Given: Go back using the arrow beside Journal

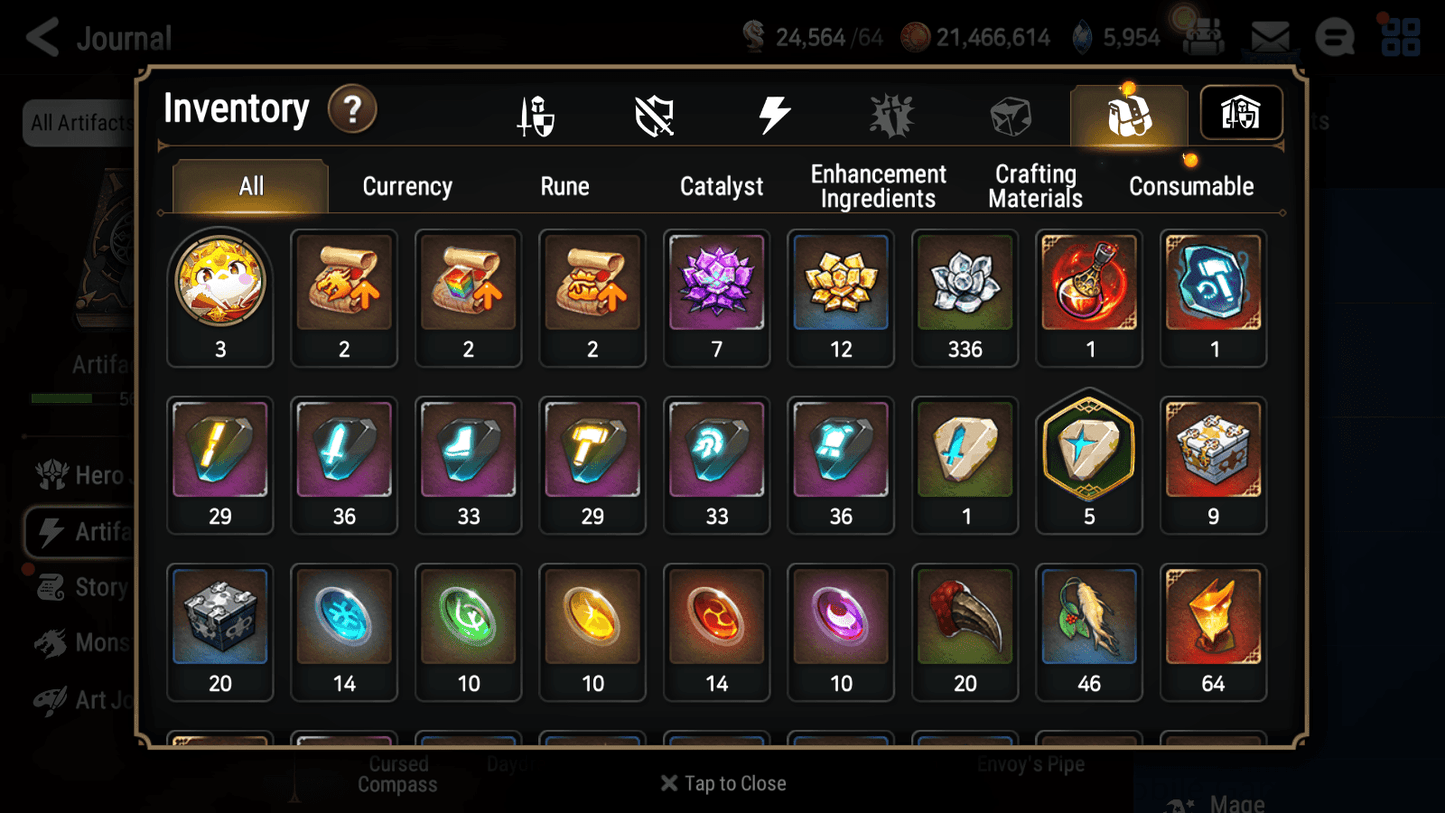Looking at the screenshot, I should 40,36.
